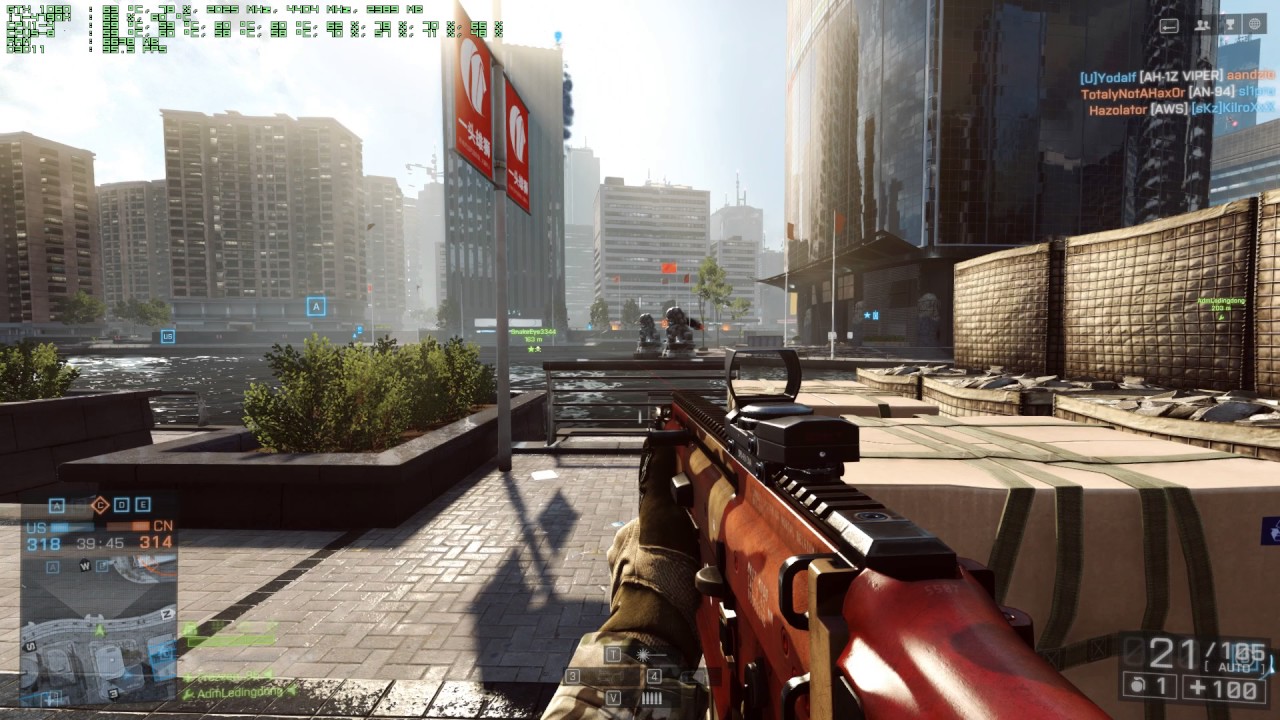Select objective flag D above the score

pos(122,505)
